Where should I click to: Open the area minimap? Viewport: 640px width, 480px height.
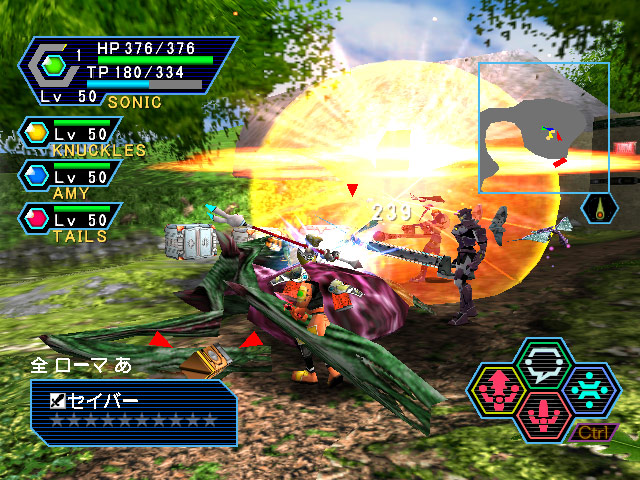pos(543,127)
